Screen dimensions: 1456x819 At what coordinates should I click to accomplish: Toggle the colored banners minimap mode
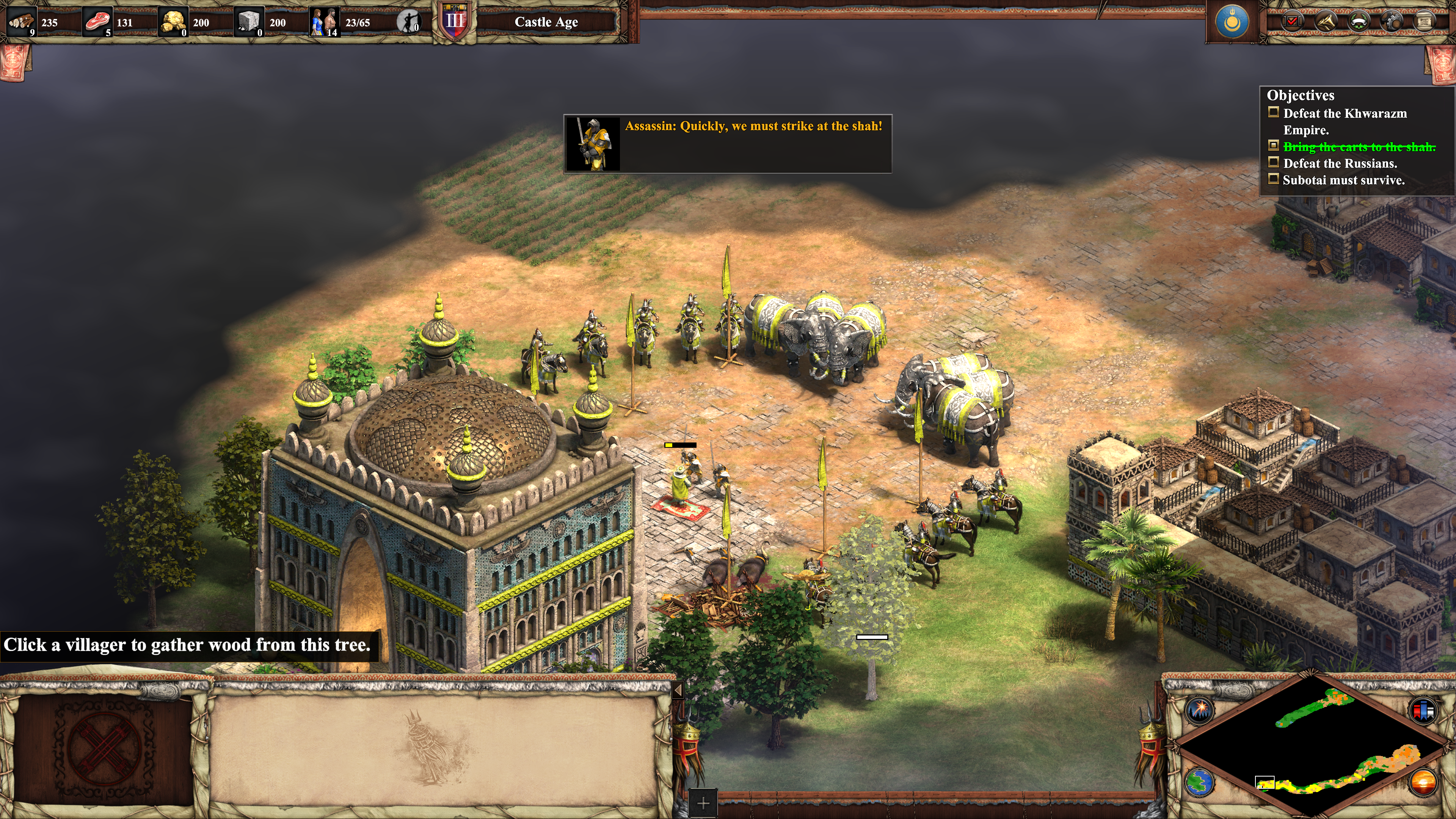tap(1423, 710)
